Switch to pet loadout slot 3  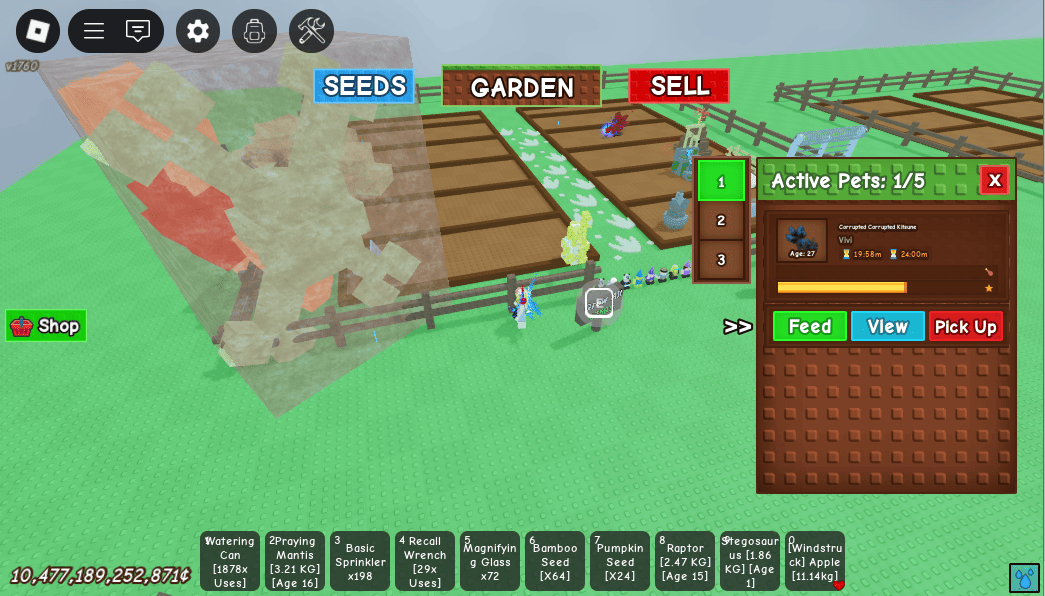pos(721,260)
